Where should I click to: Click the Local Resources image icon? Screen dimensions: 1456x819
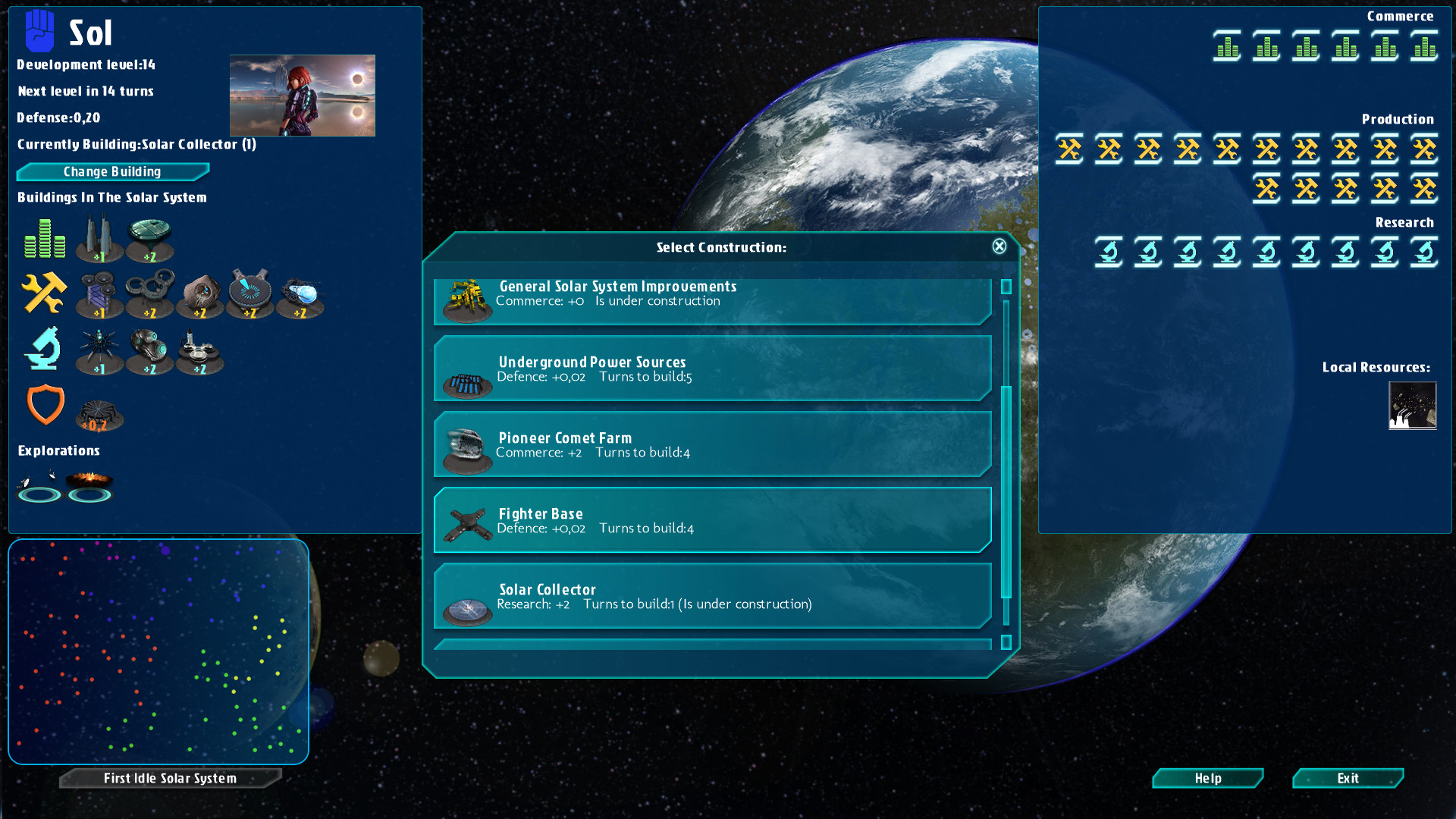click(x=1413, y=406)
